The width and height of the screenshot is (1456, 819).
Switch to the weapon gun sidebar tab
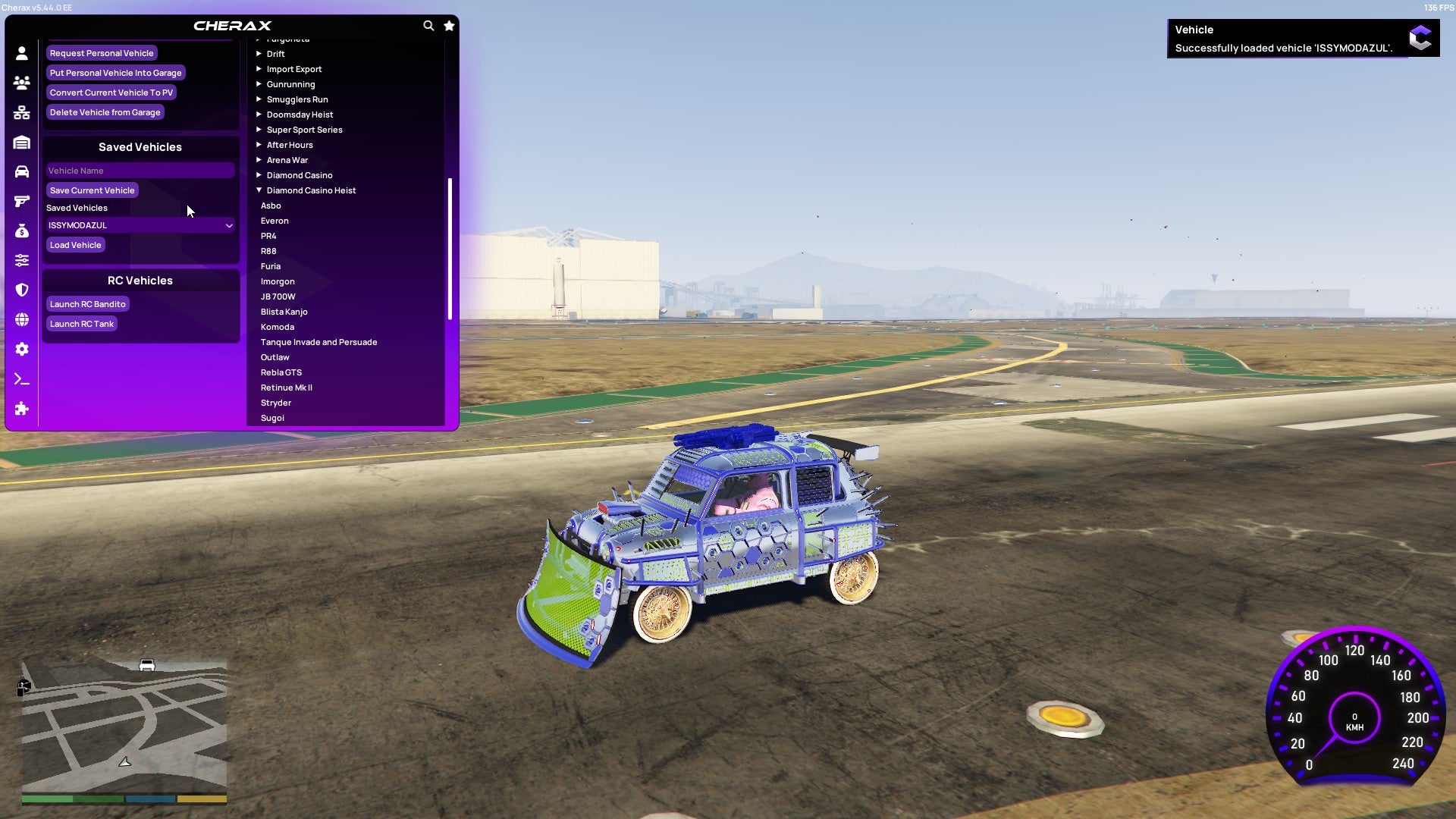point(22,202)
